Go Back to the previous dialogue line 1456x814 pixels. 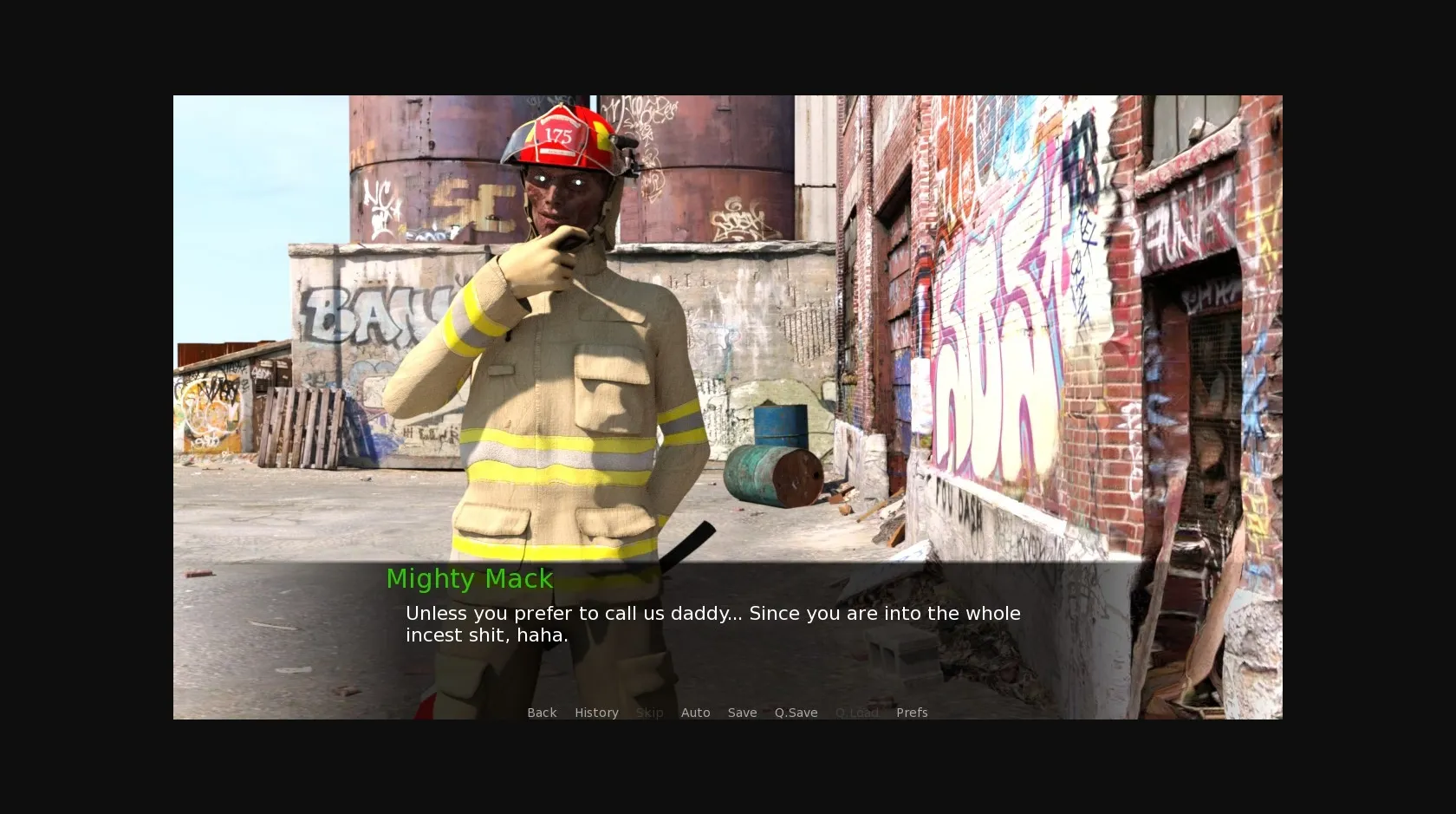coord(542,712)
